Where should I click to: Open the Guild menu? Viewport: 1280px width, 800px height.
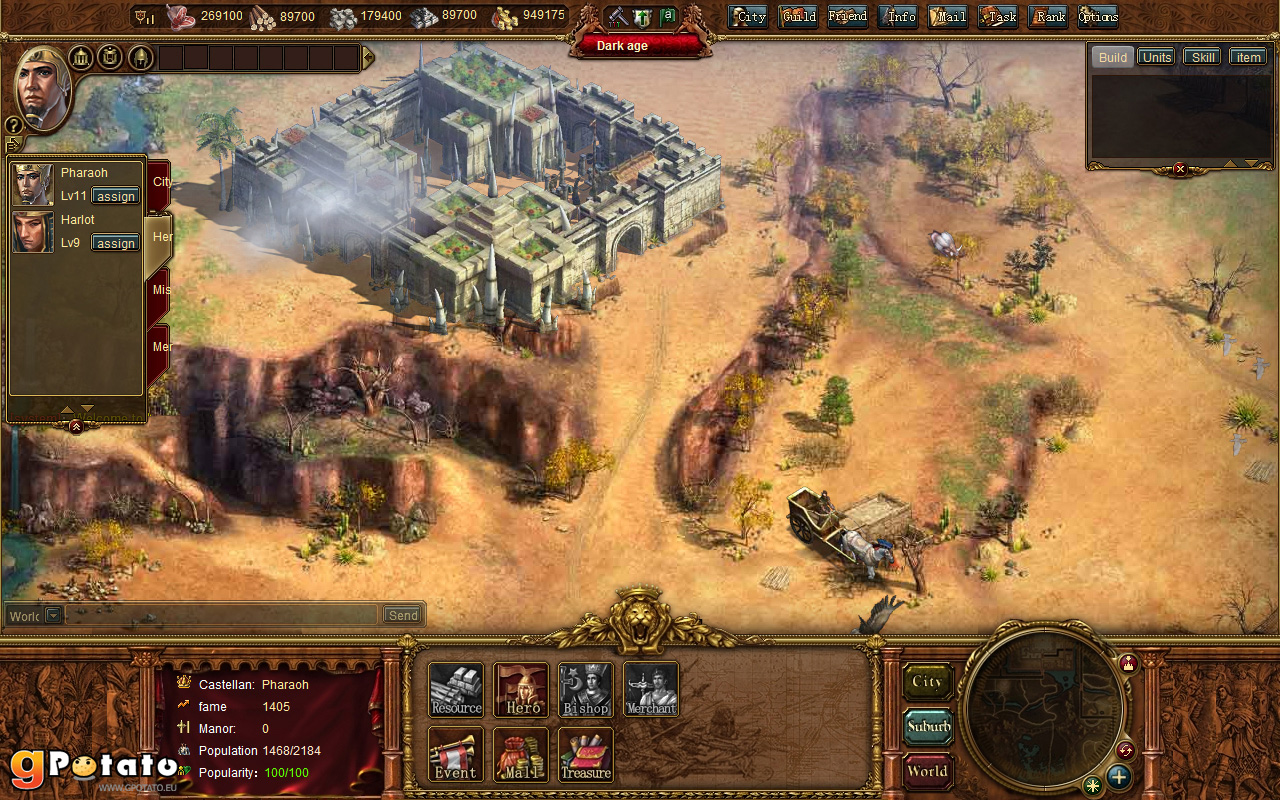tap(798, 16)
